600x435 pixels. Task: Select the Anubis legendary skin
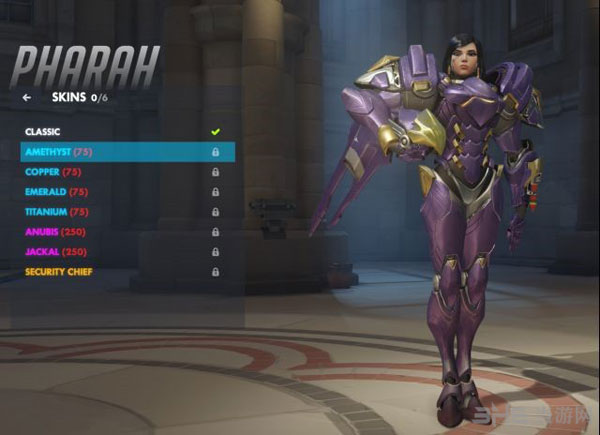(54, 231)
